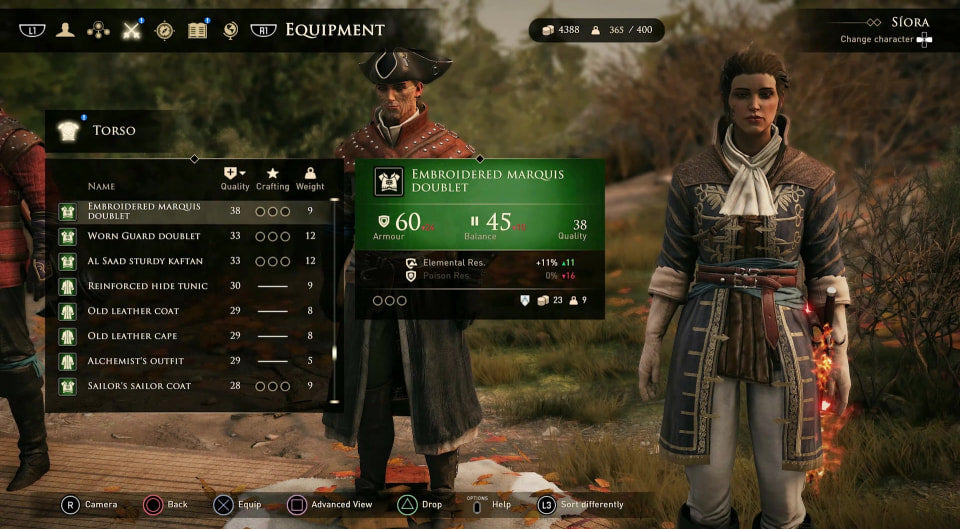Select the crossed swords equipment tab
This screenshot has height=529, width=960.
pyautogui.click(x=131, y=30)
